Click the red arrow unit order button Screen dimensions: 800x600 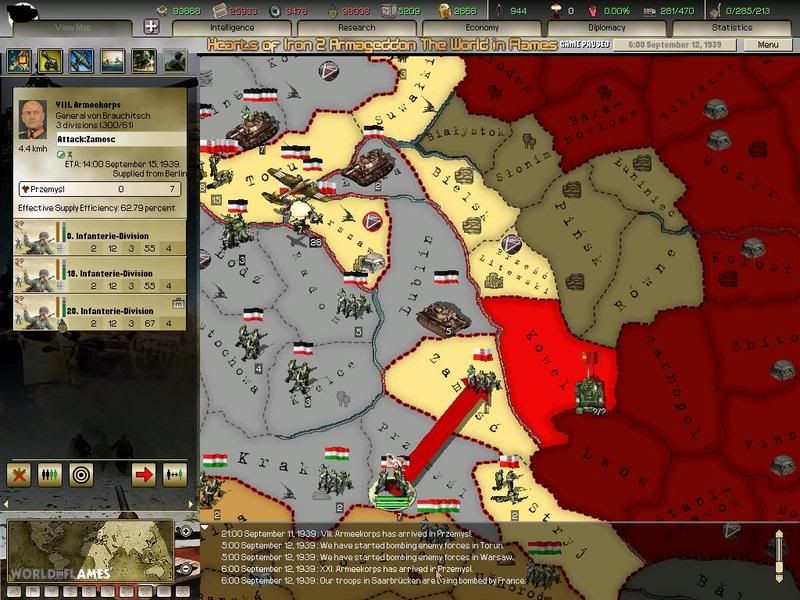[x=143, y=473]
